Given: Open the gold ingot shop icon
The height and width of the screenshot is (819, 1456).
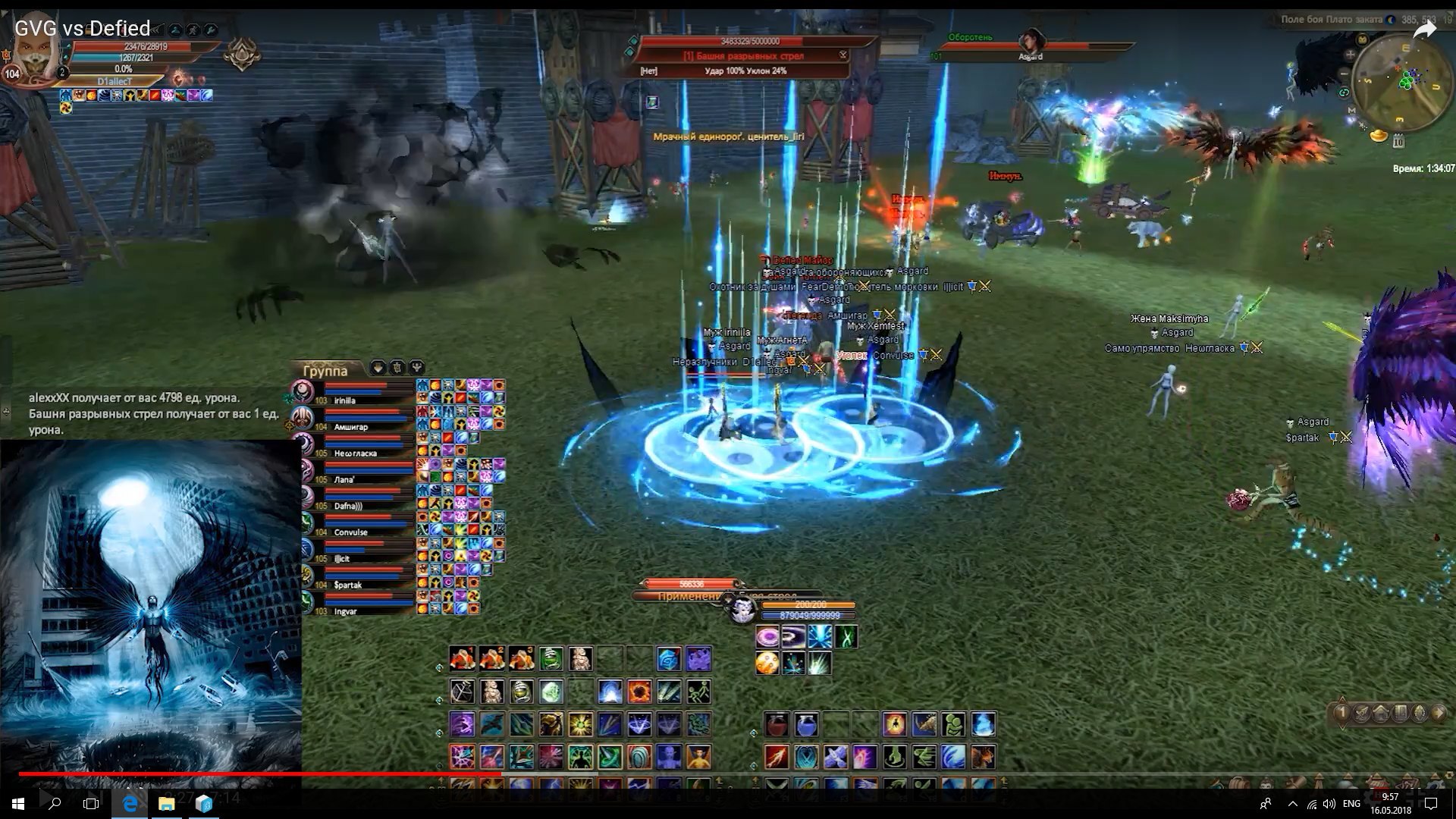Looking at the screenshot, I should (x=1379, y=136).
